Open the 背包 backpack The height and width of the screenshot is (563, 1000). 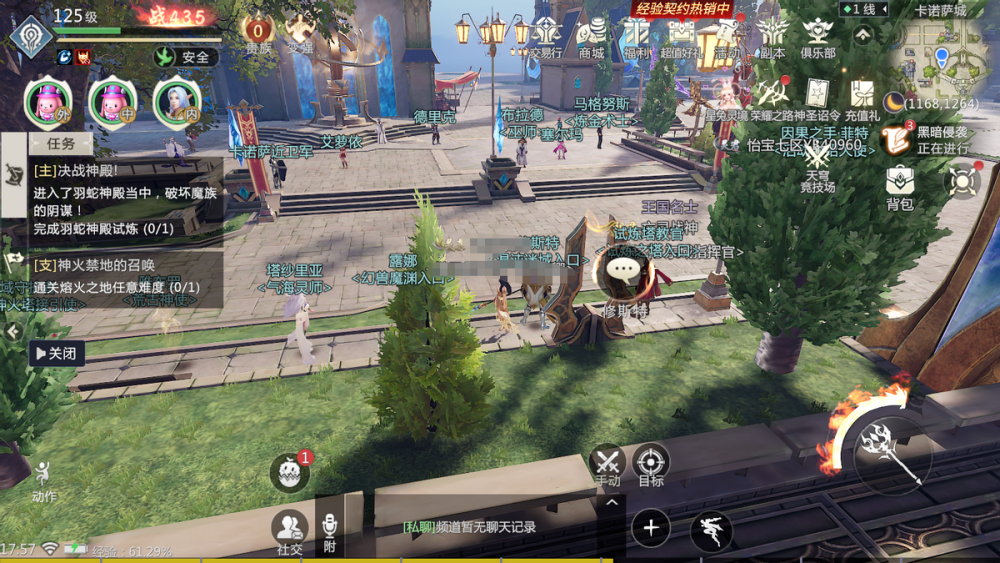coord(900,185)
